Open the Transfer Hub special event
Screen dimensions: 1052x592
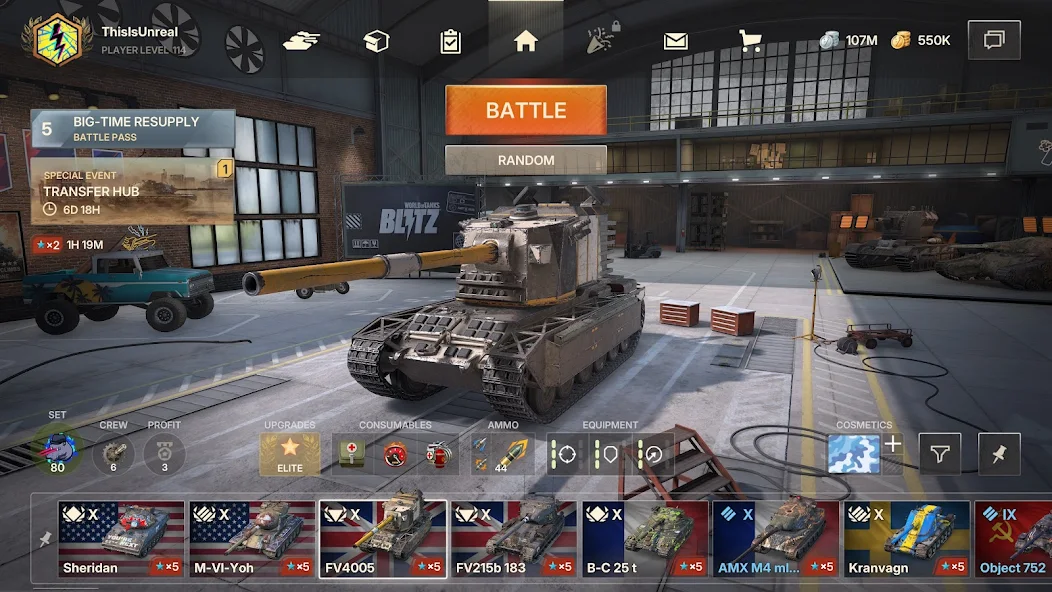(133, 190)
